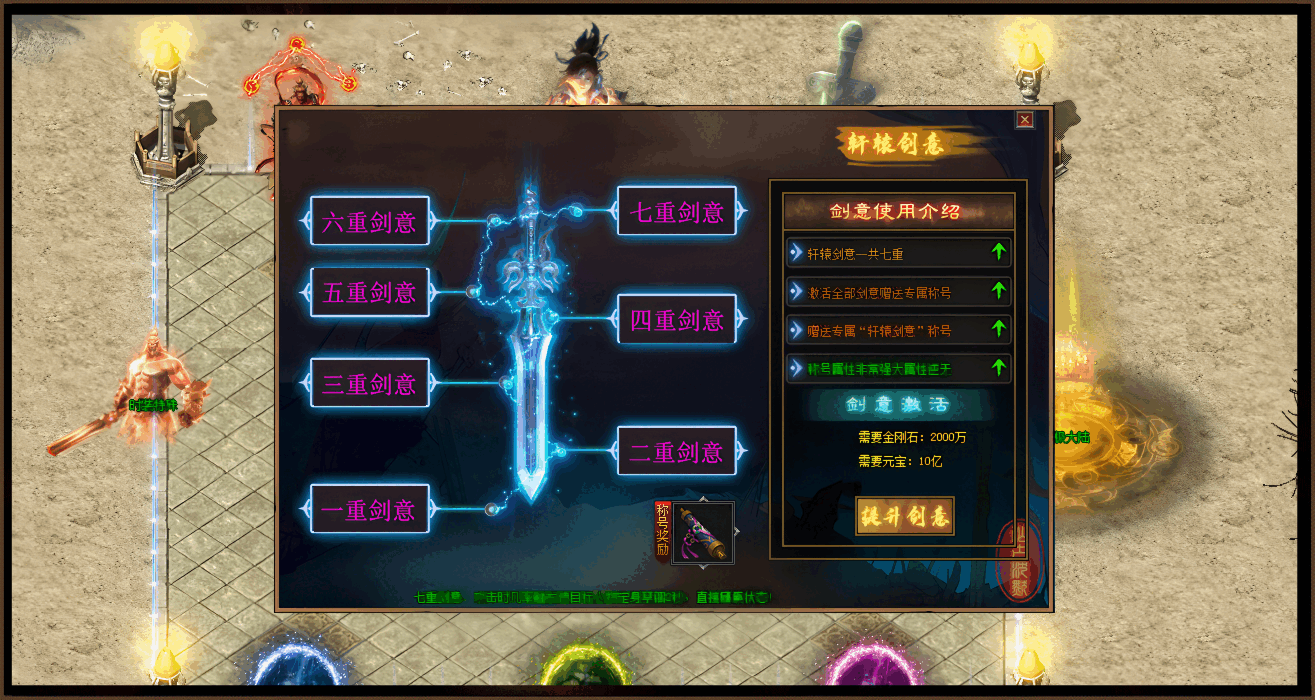The image size is (1315, 700).
Task: View the 称号奖励 title reward item
Action: pyautogui.click(x=702, y=533)
